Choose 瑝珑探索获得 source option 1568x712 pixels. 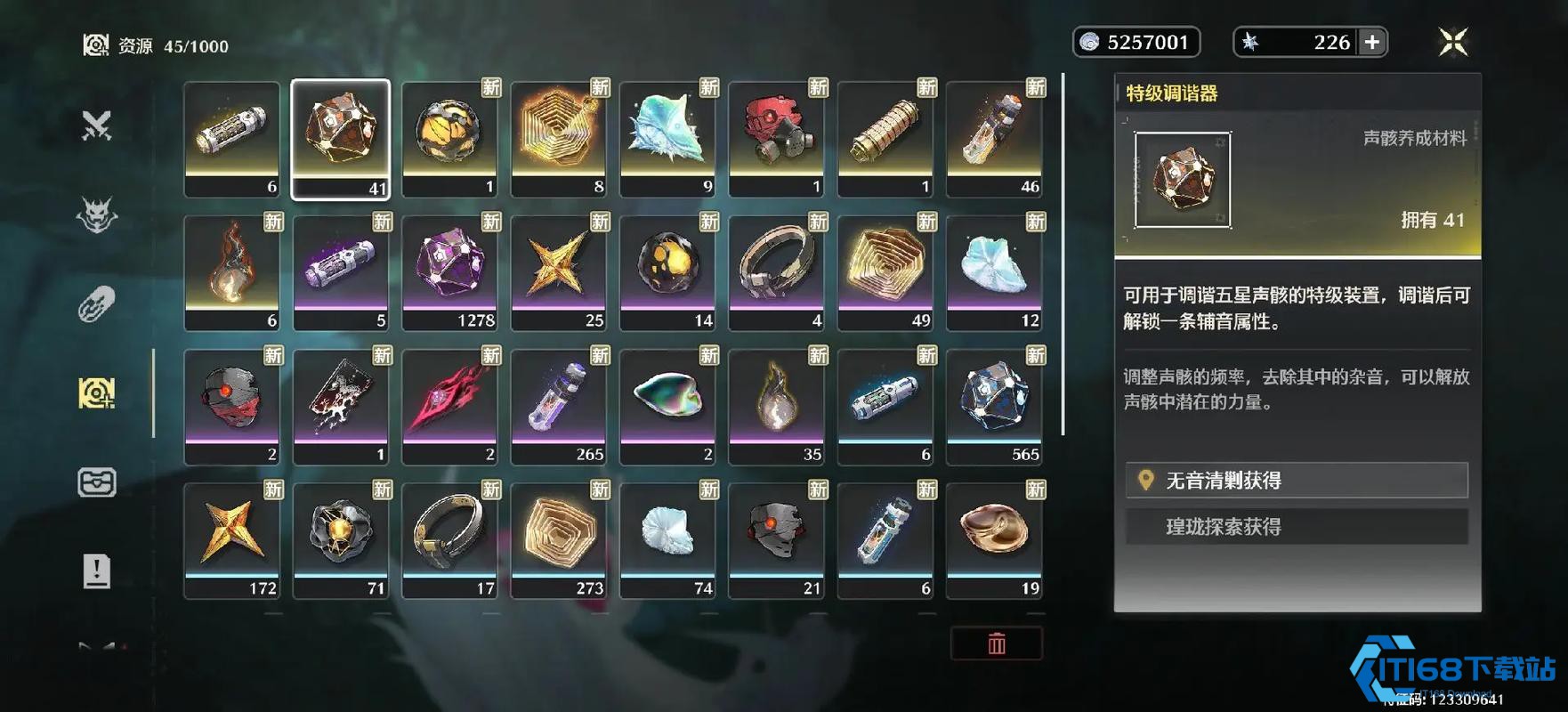click(x=1296, y=527)
